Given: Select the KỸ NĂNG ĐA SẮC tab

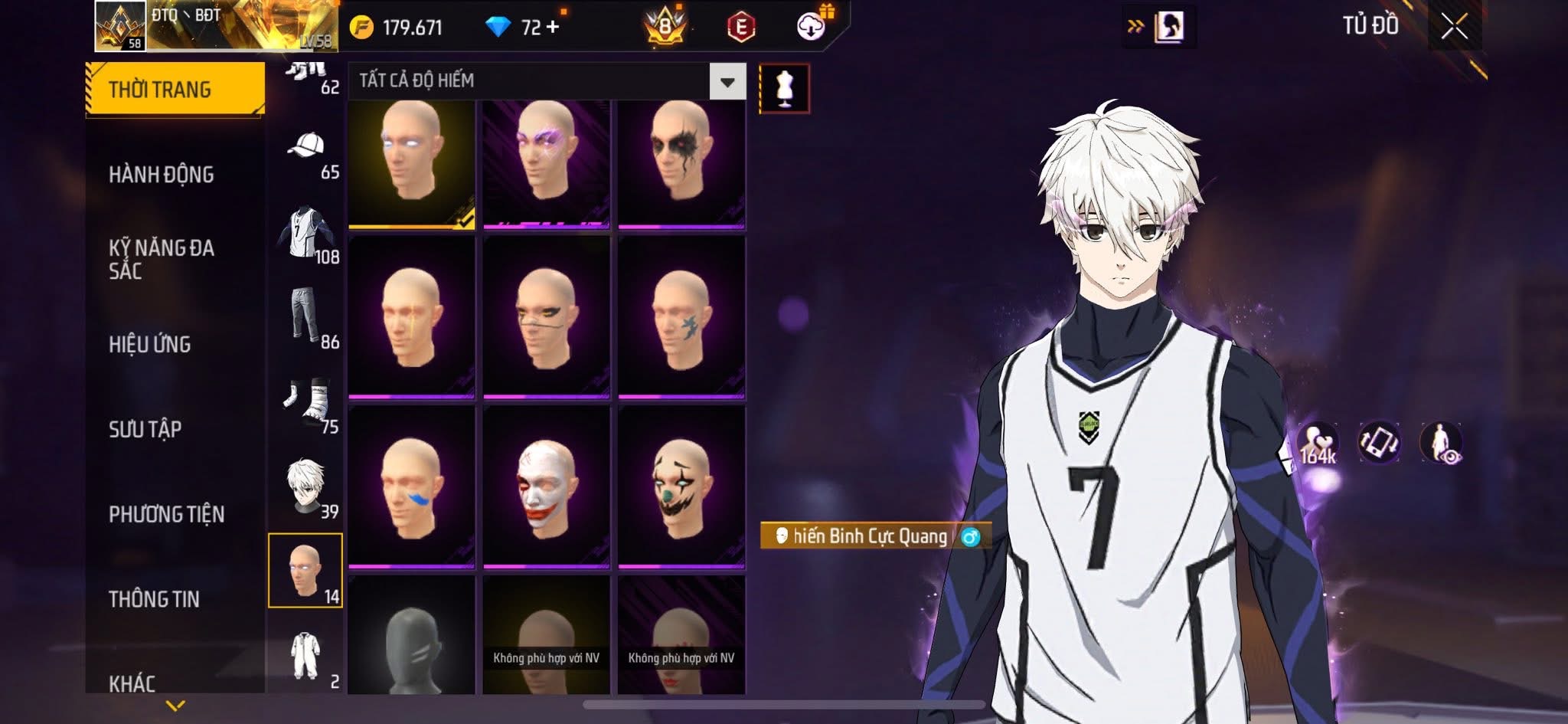Looking at the screenshot, I should [x=161, y=259].
